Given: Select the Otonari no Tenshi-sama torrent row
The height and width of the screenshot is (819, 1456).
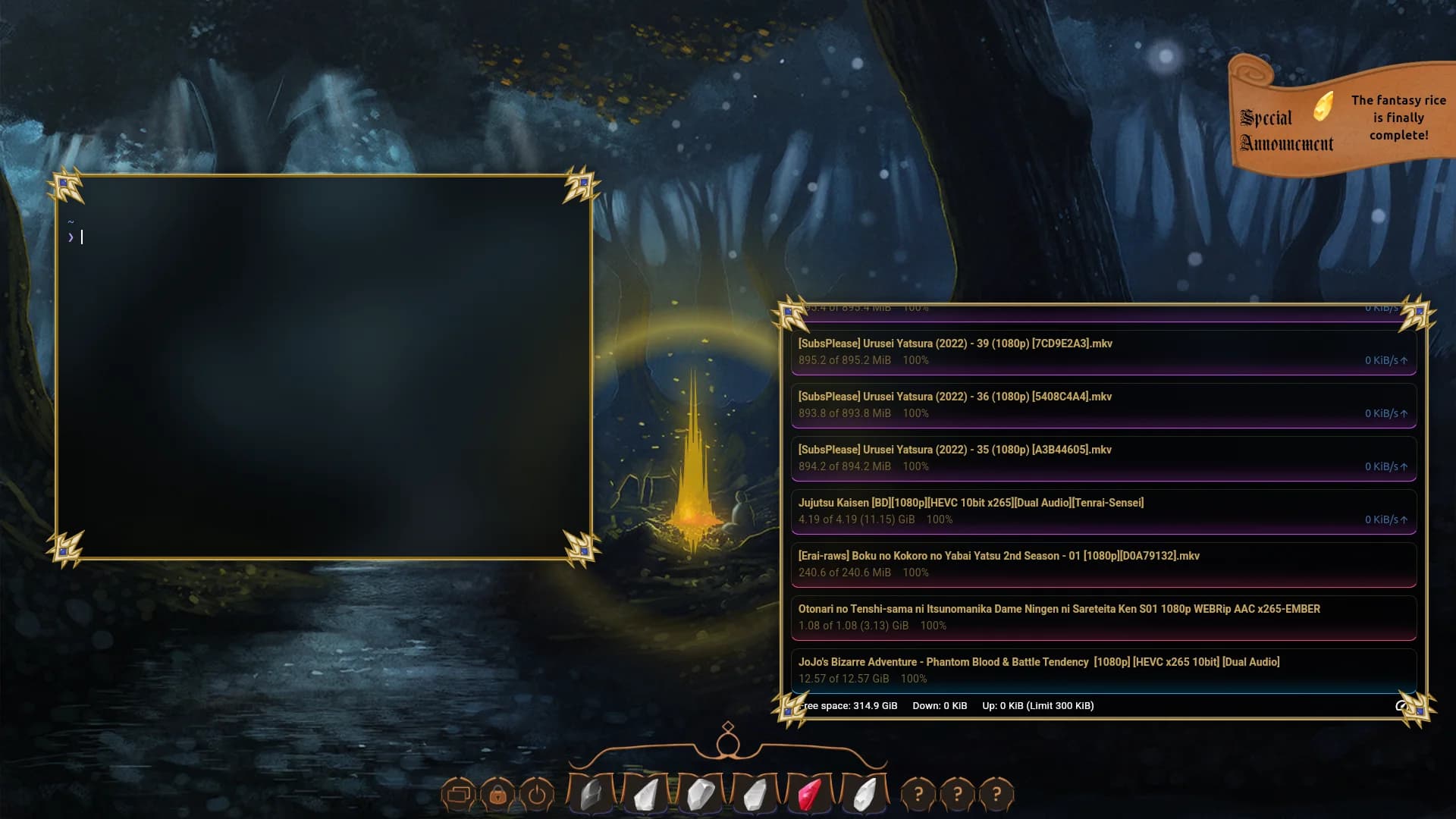Looking at the screenshot, I should click(1103, 617).
